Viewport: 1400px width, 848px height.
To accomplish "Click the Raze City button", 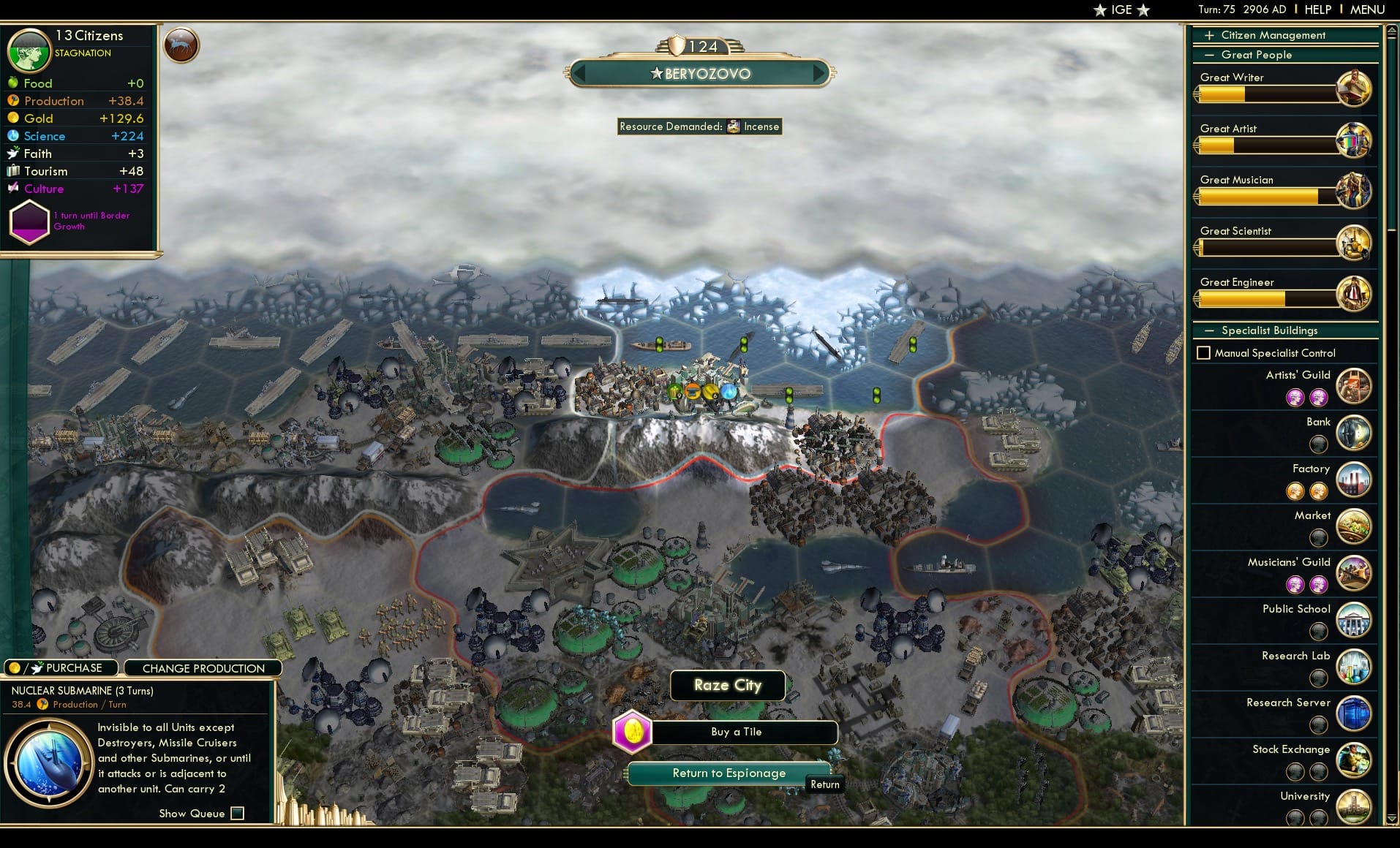I will (728, 685).
